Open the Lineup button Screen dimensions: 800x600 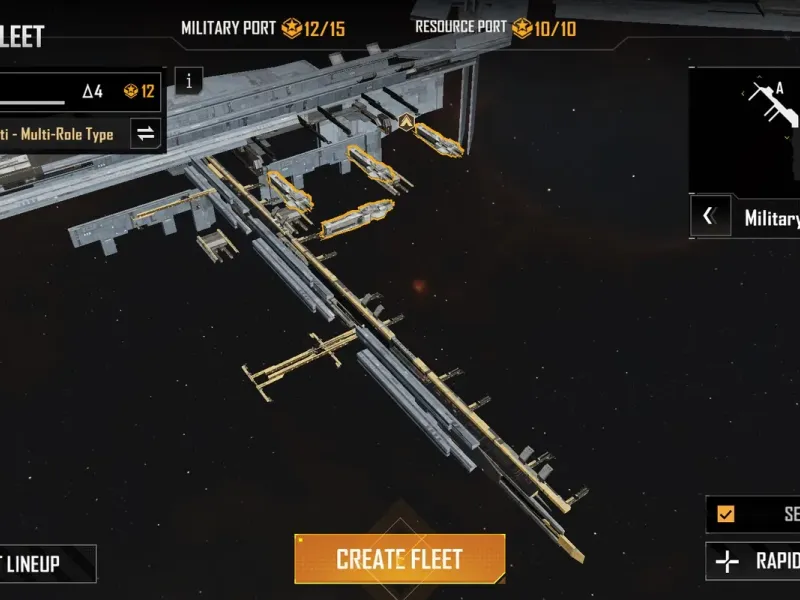45,563
